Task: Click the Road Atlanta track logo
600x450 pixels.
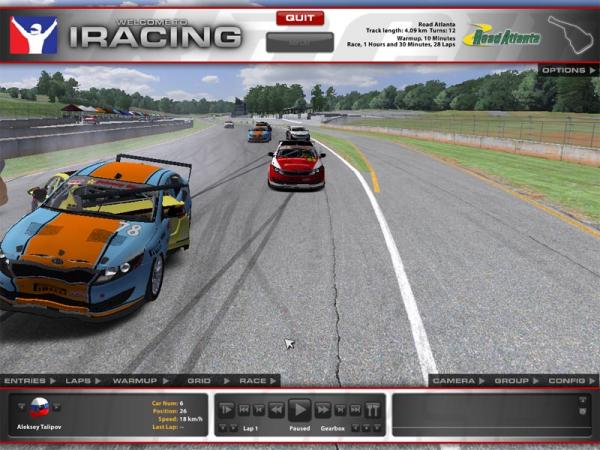Action: (x=502, y=37)
